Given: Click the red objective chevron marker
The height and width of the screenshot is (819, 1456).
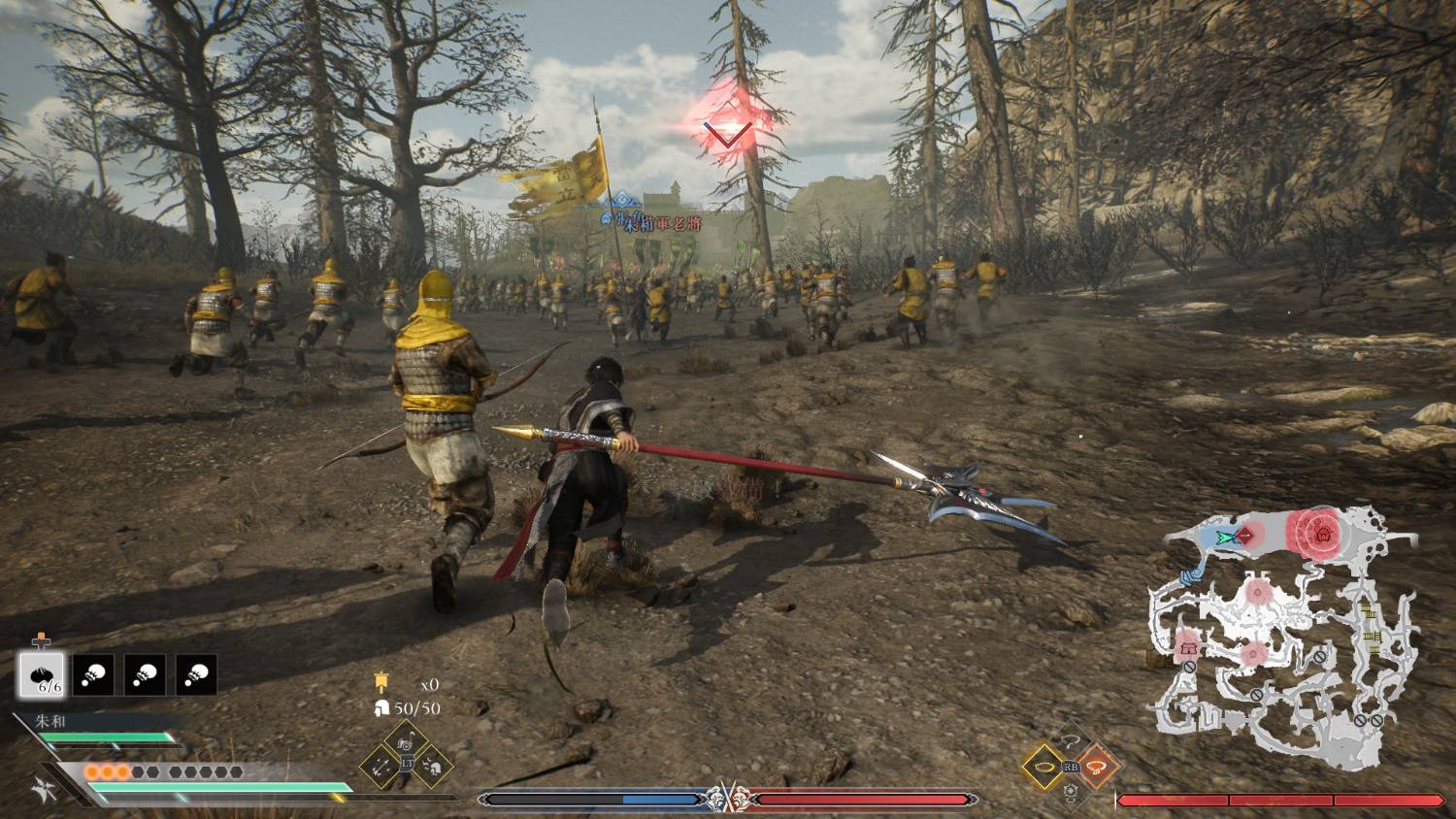Looking at the screenshot, I should click(727, 129).
